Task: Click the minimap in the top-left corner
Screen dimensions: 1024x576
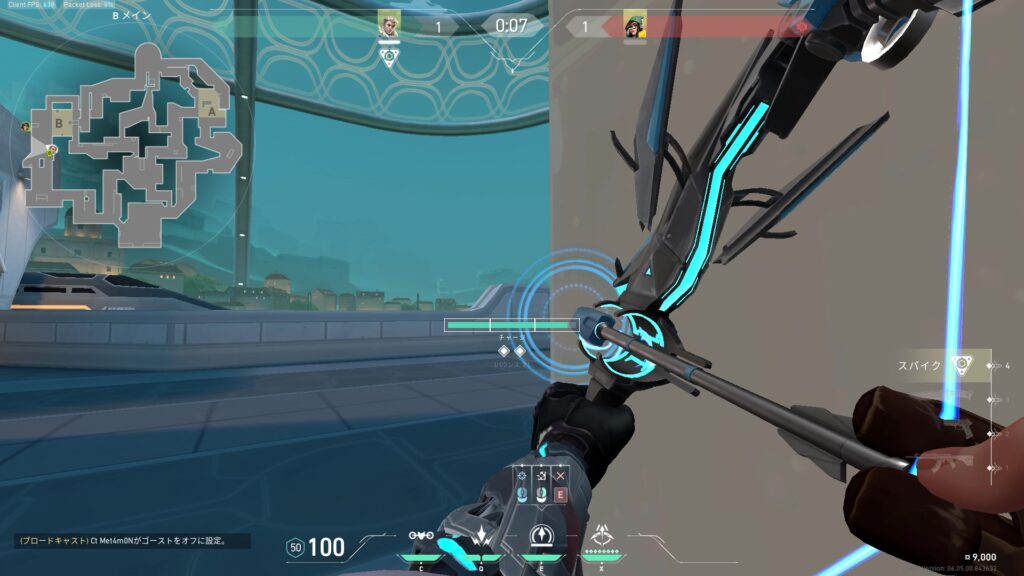Action: [x=132, y=143]
